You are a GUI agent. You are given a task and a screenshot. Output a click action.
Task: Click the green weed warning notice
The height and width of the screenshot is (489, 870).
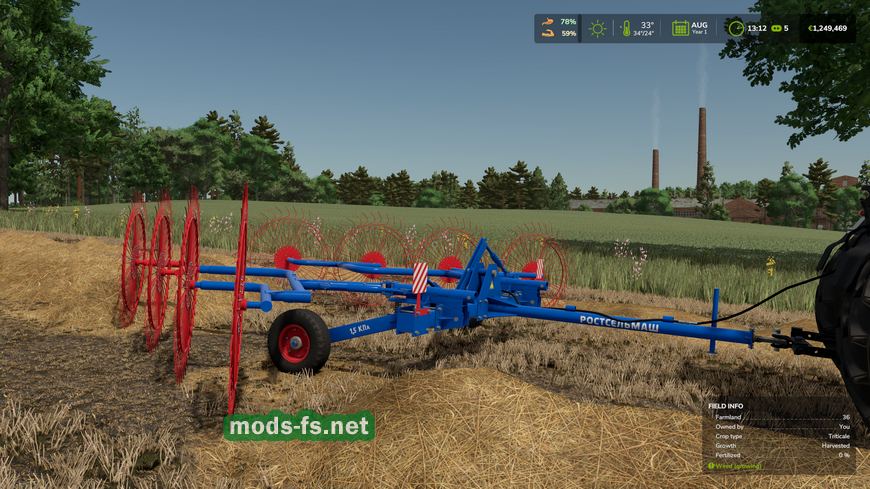click(736, 465)
